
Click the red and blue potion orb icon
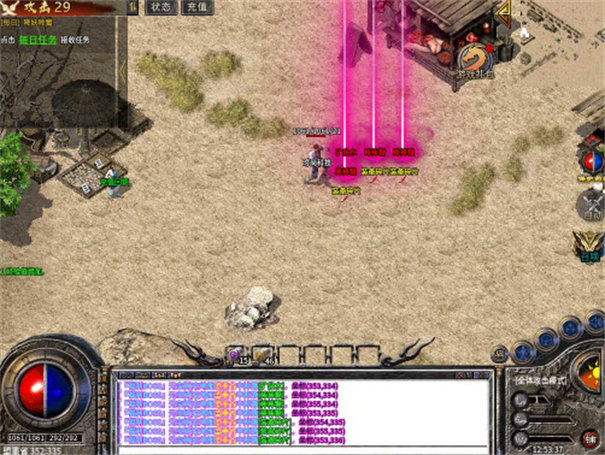click(592, 158)
